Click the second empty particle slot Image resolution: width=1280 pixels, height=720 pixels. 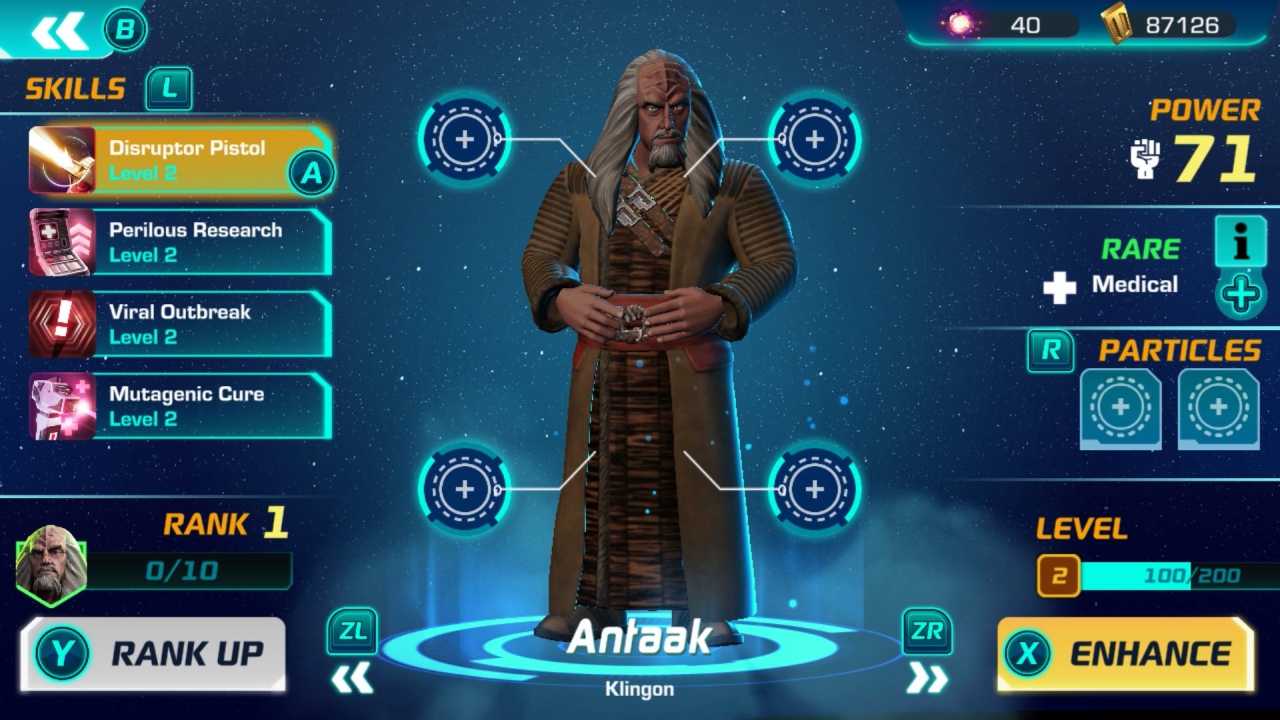[x=1217, y=408]
